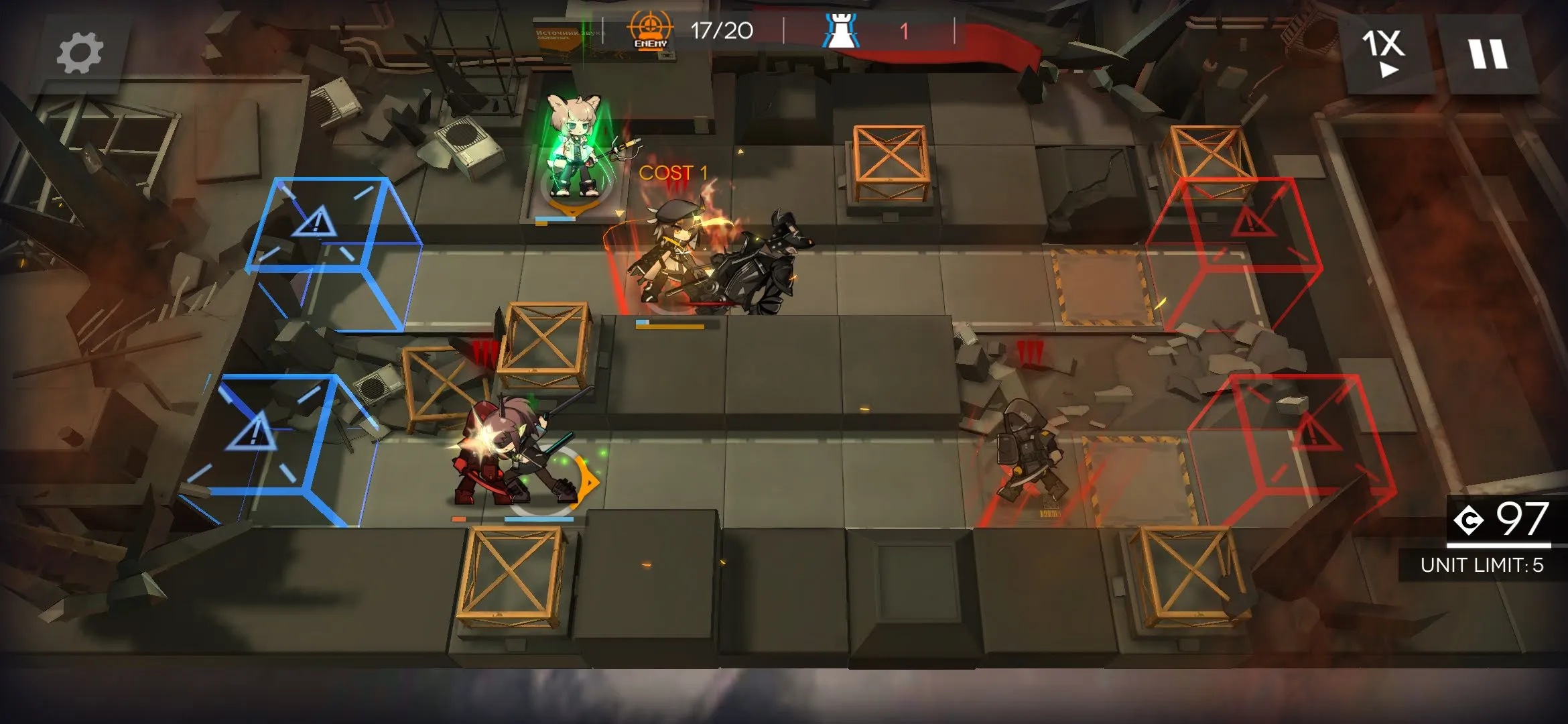
Task: Toggle the 1X game speed button
Action: tap(1384, 53)
